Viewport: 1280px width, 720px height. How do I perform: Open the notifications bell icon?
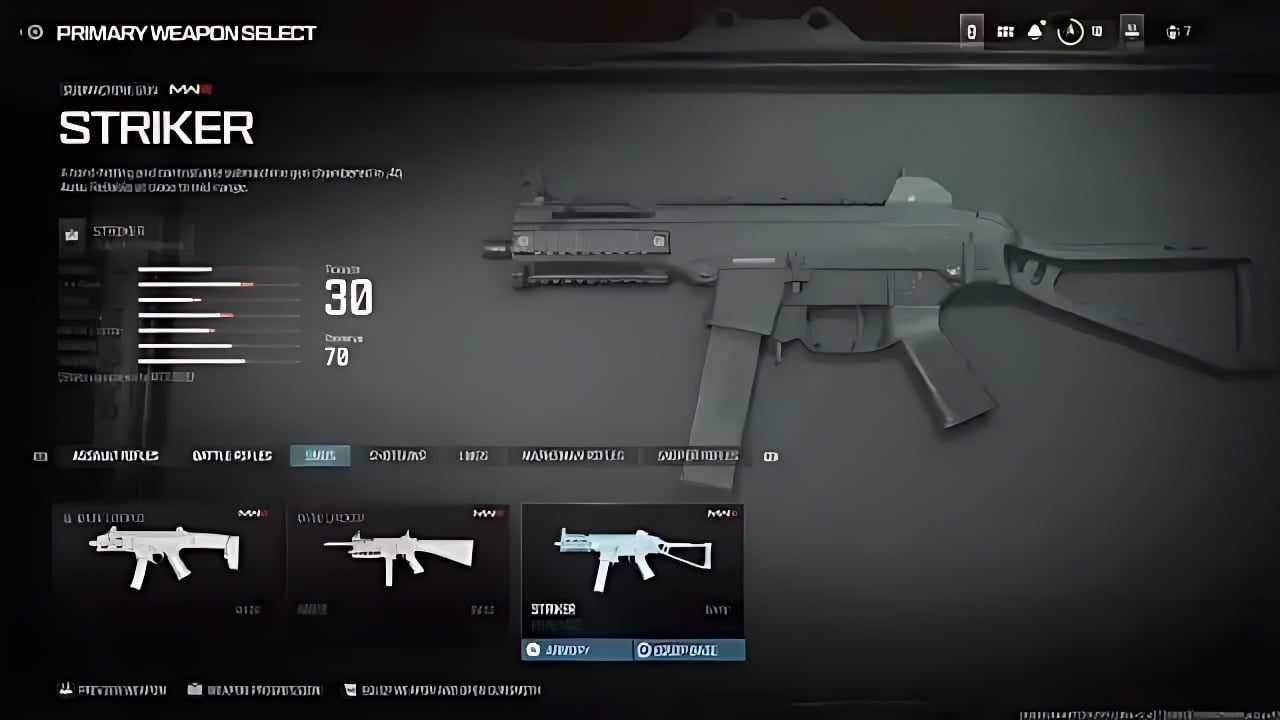click(x=1035, y=30)
